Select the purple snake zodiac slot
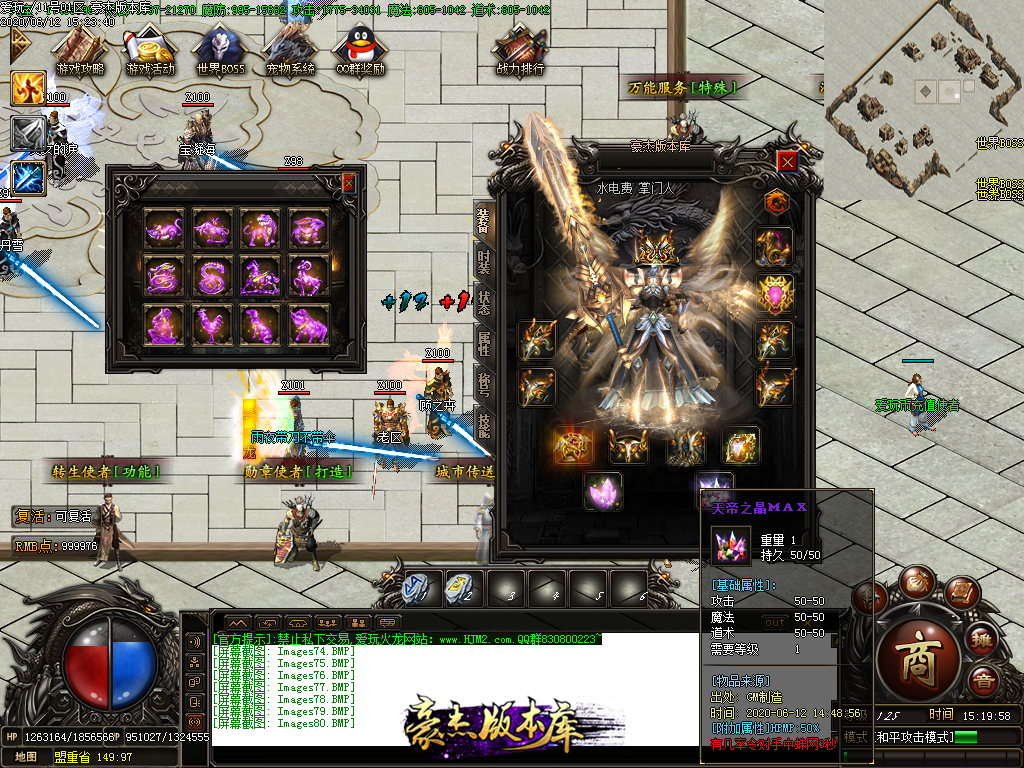Viewport: 1024px width, 768px height. pyautogui.click(x=212, y=276)
